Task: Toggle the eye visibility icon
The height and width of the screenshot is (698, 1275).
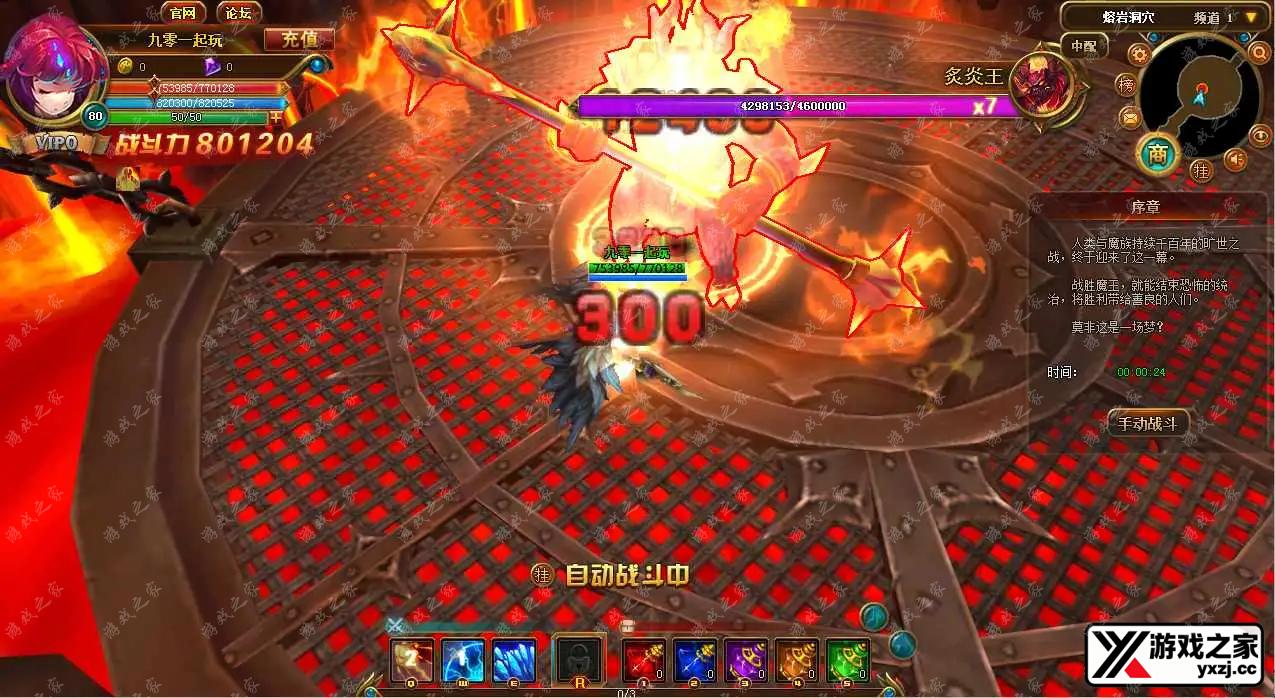Action: 1257,133
